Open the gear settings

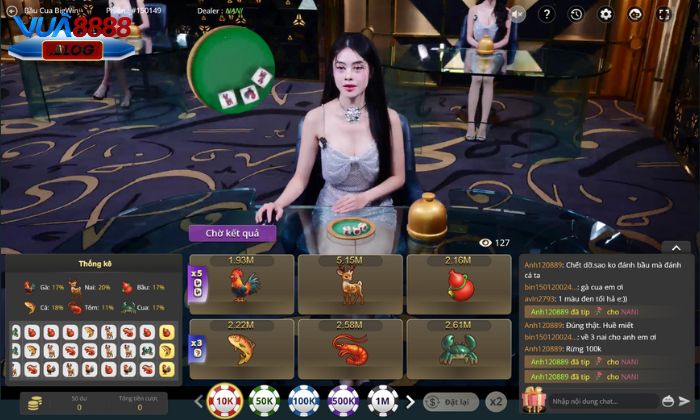(x=605, y=14)
